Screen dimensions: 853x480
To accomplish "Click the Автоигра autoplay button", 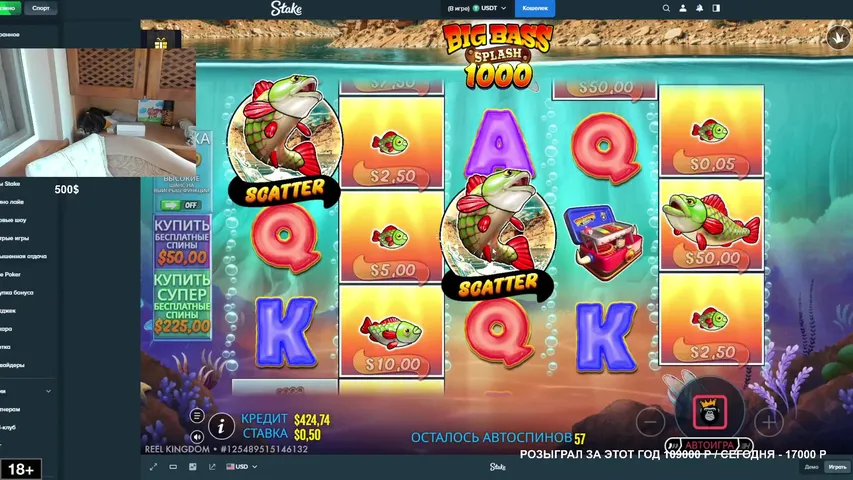I will point(709,445).
